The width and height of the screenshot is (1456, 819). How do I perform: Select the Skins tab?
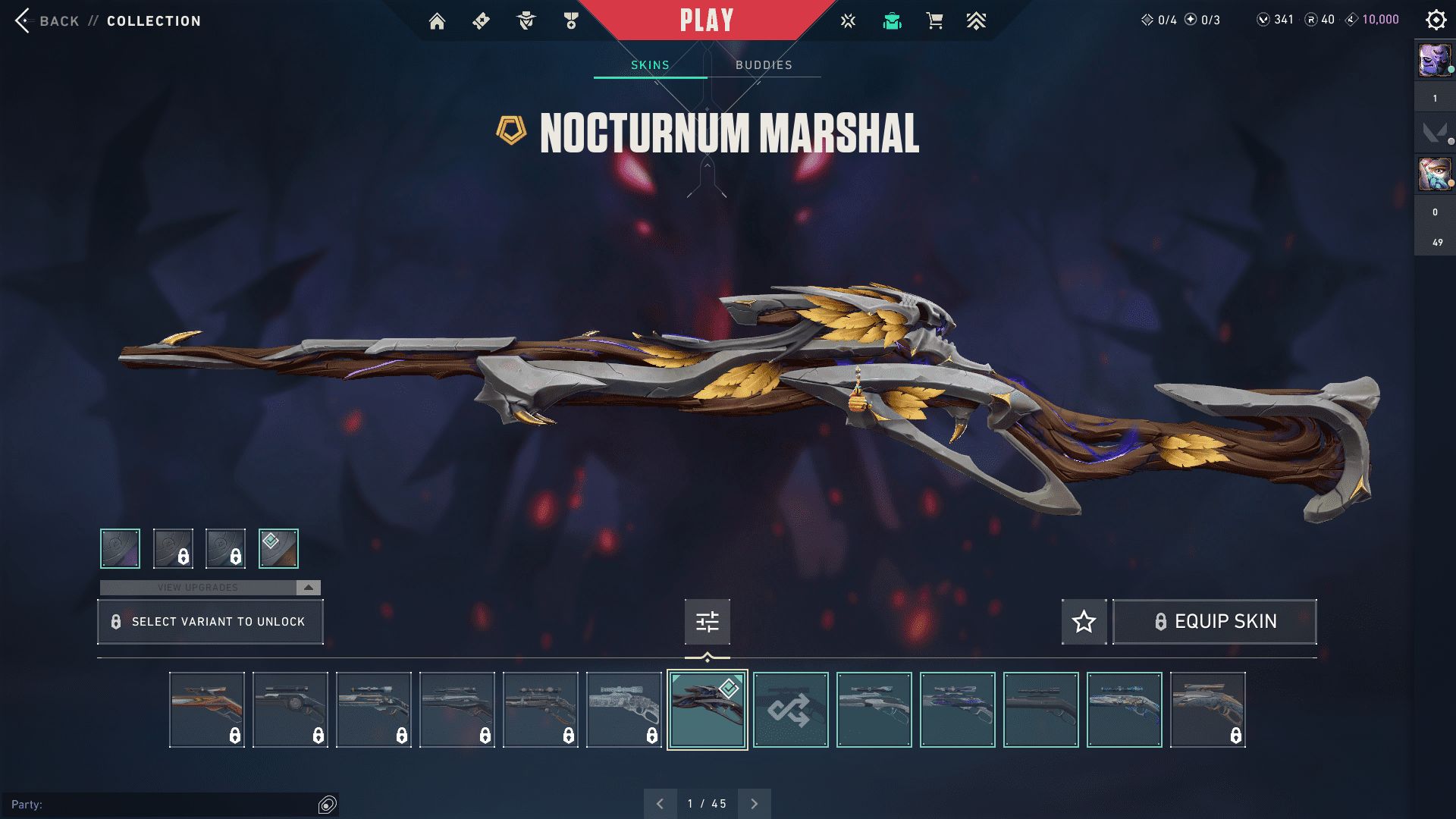[650, 65]
